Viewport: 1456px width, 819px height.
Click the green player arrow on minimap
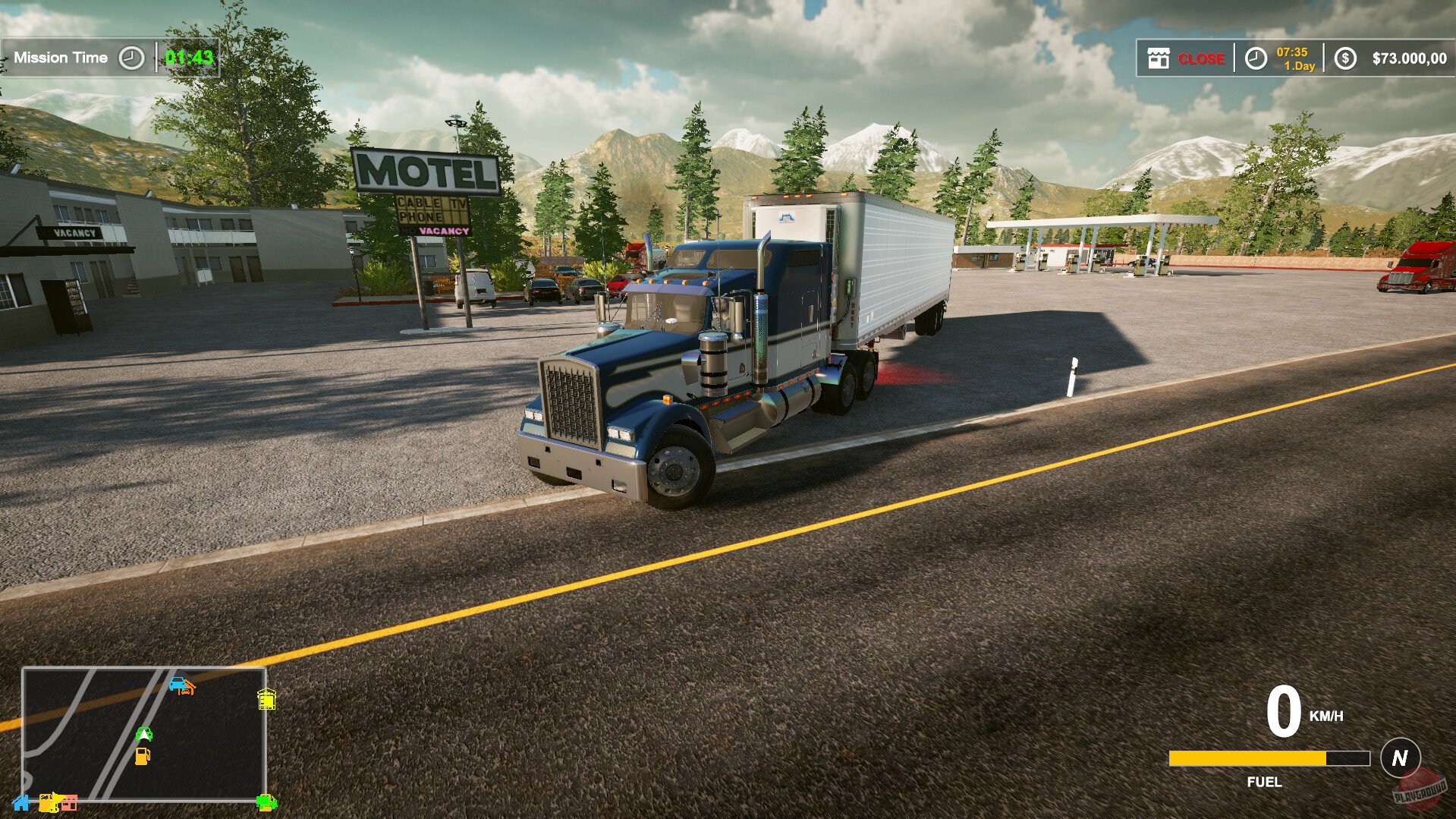coord(144,735)
